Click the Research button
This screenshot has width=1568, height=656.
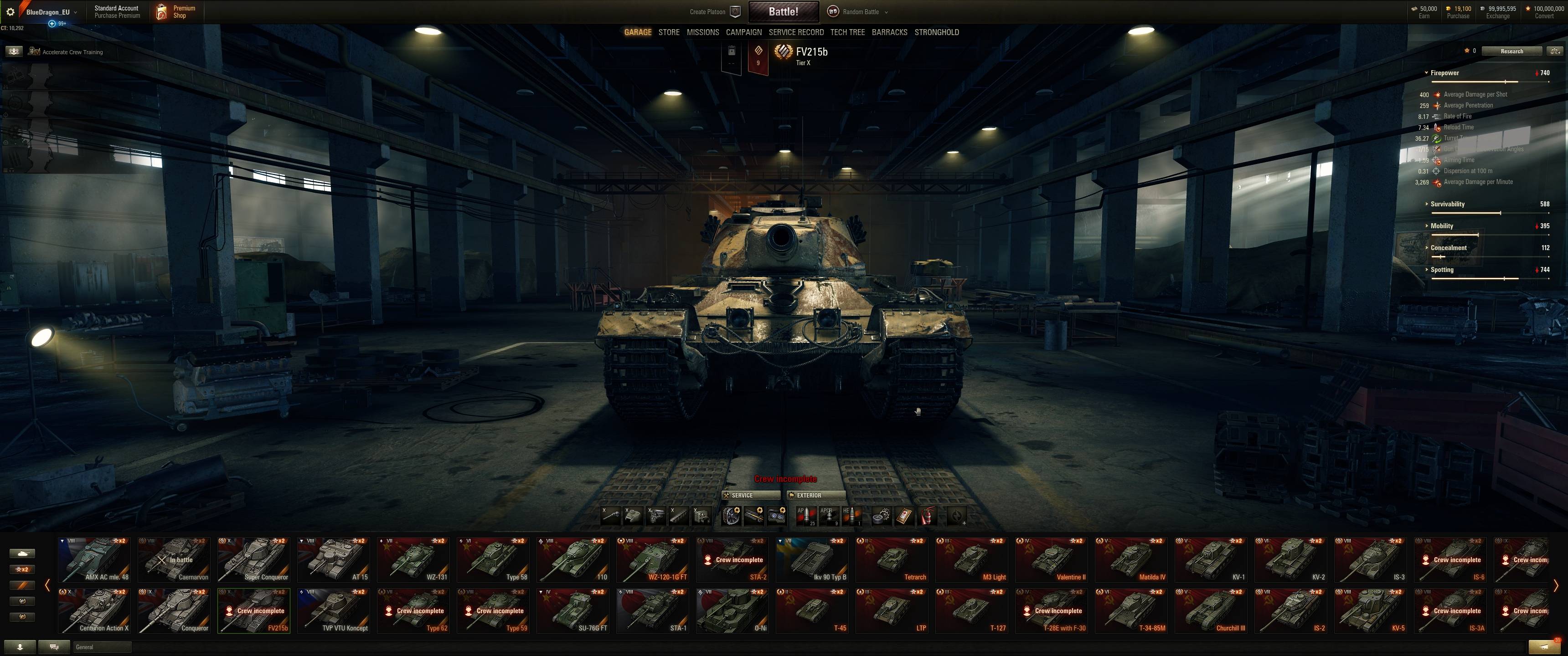pyautogui.click(x=1511, y=51)
